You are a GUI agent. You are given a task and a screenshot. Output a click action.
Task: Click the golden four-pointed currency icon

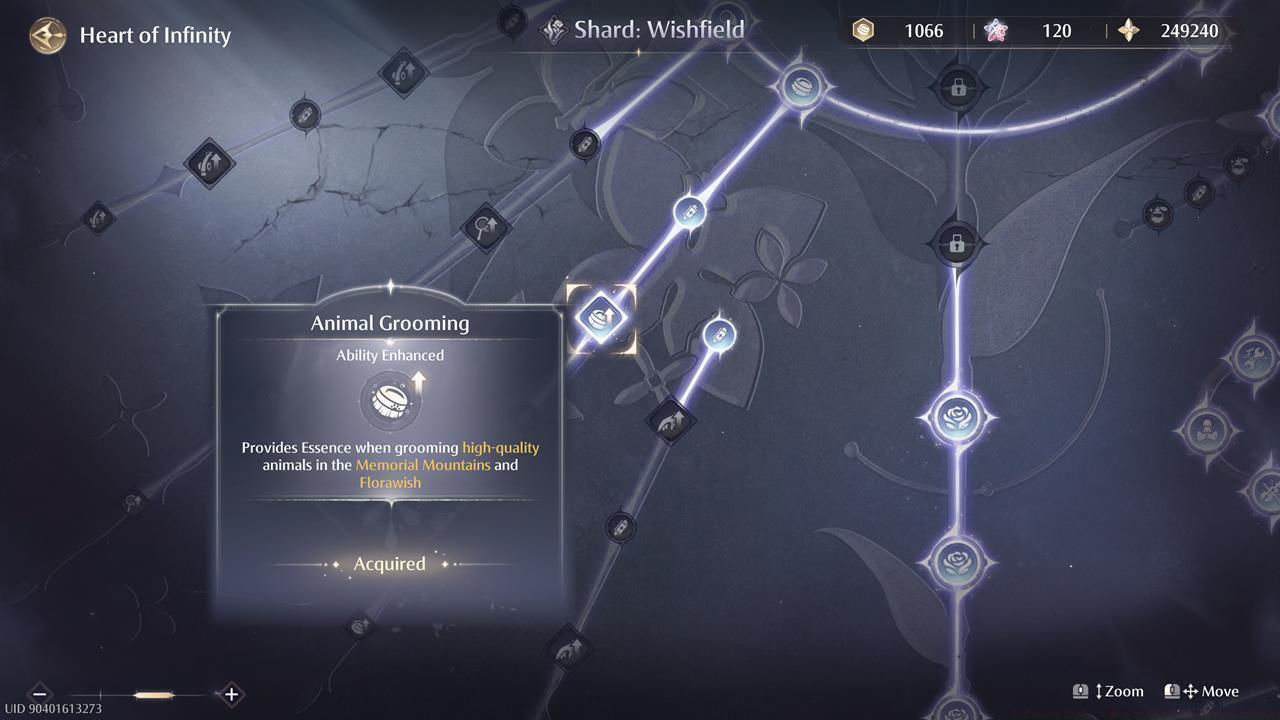coord(1128,30)
